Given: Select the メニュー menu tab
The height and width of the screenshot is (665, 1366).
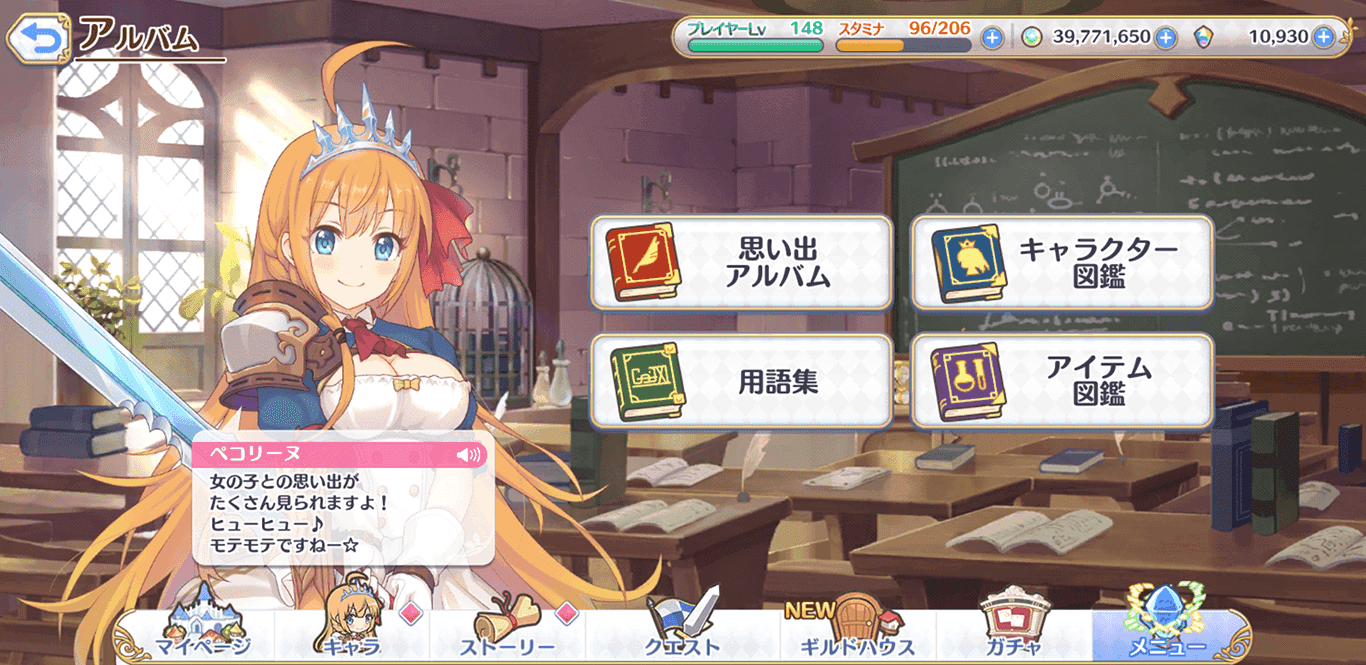Looking at the screenshot, I should pyautogui.click(x=1167, y=632).
